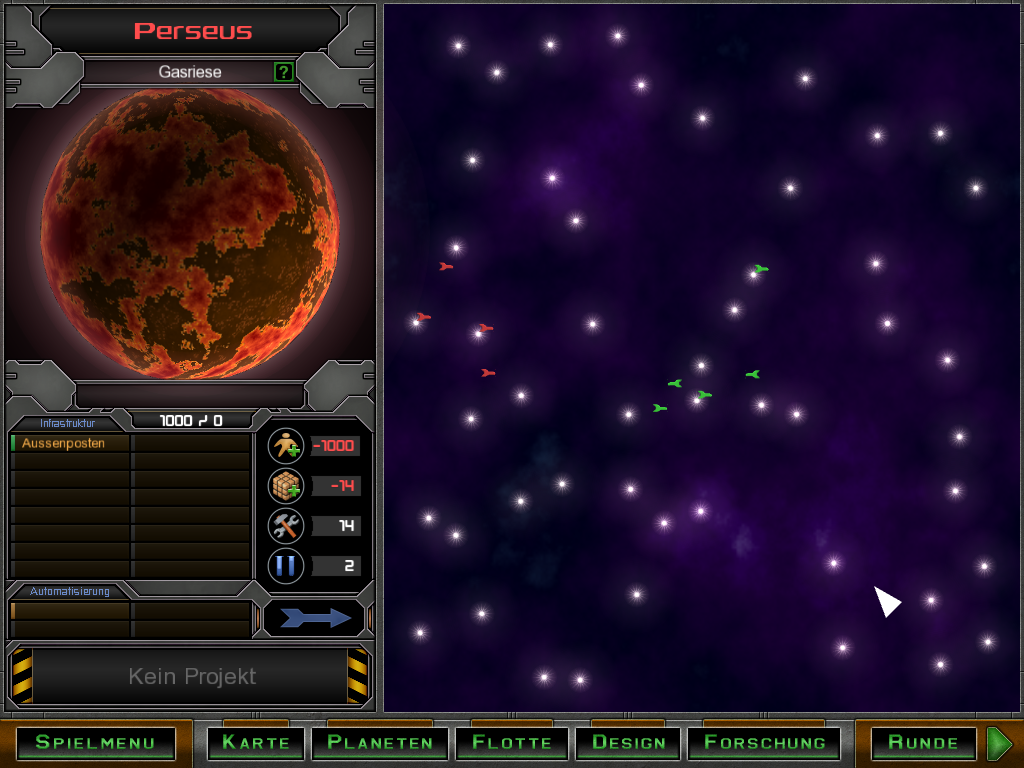Open the Flotte screen

coord(512,742)
